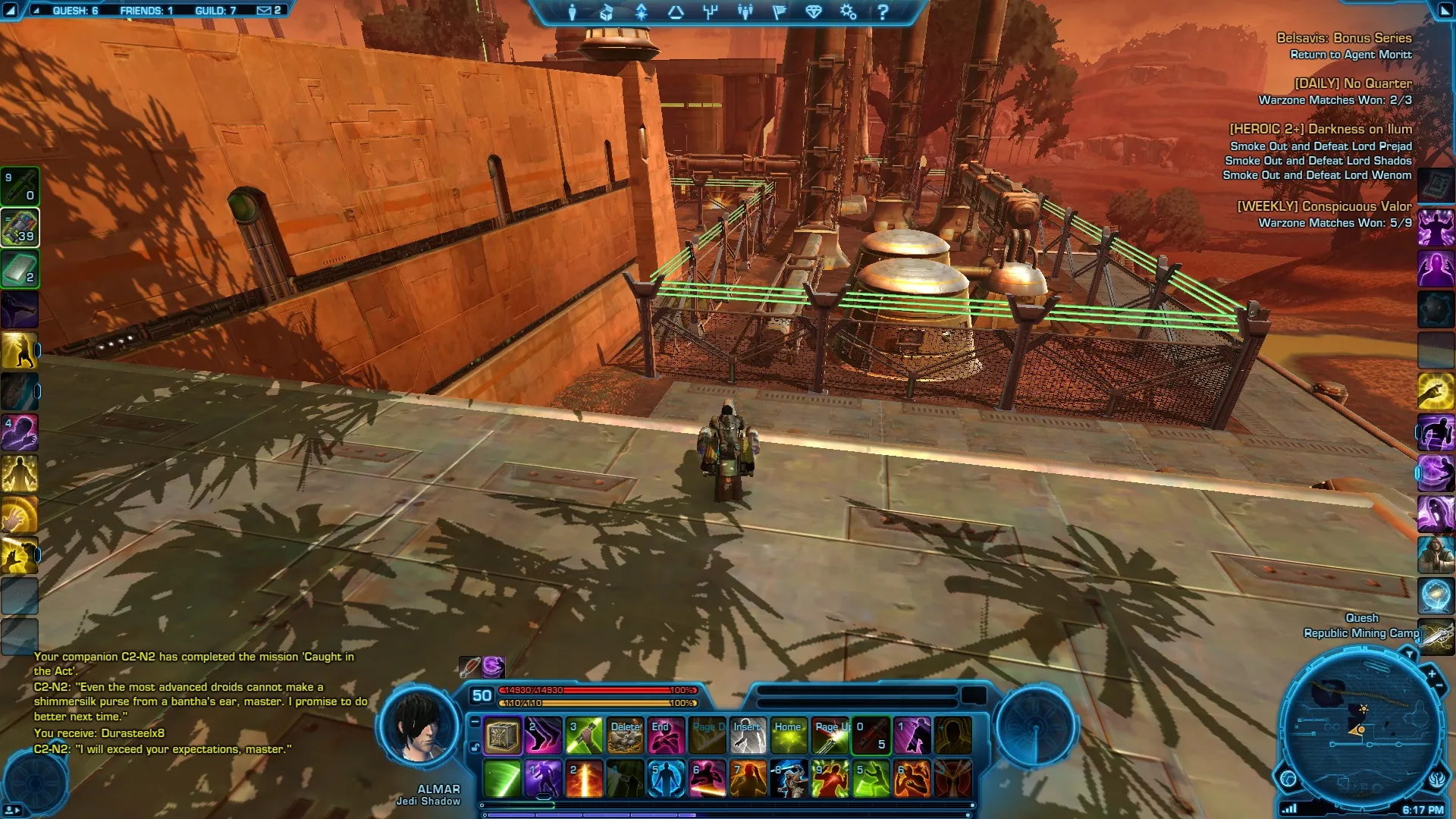Screen dimensions: 1456x819
Task: Click the minimap zoom-out minus button
Action: (x=1439, y=687)
